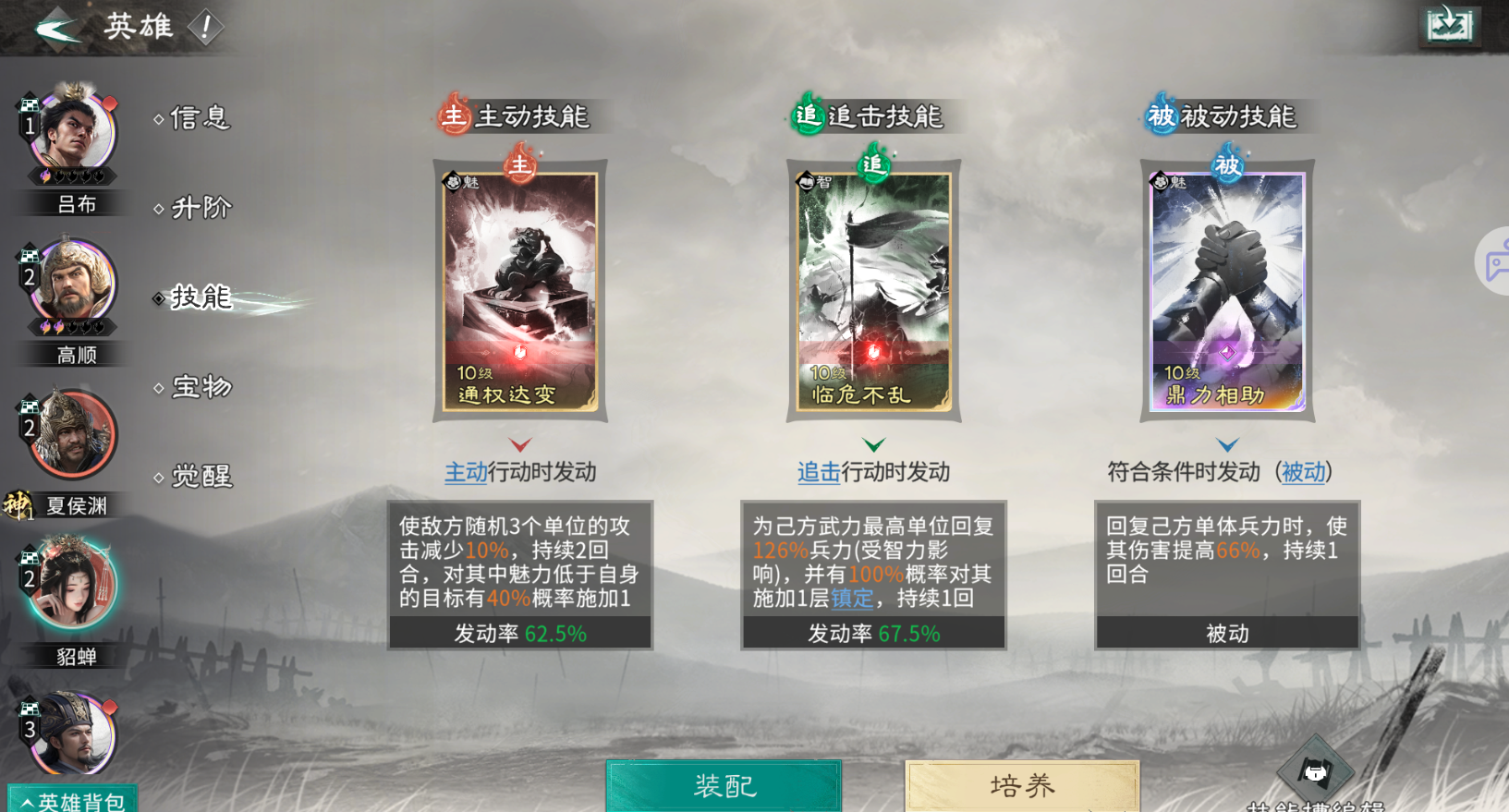Image resolution: width=1509 pixels, height=812 pixels.
Task: Click the gamepad icon on the right edge
Action: coord(1494,261)
